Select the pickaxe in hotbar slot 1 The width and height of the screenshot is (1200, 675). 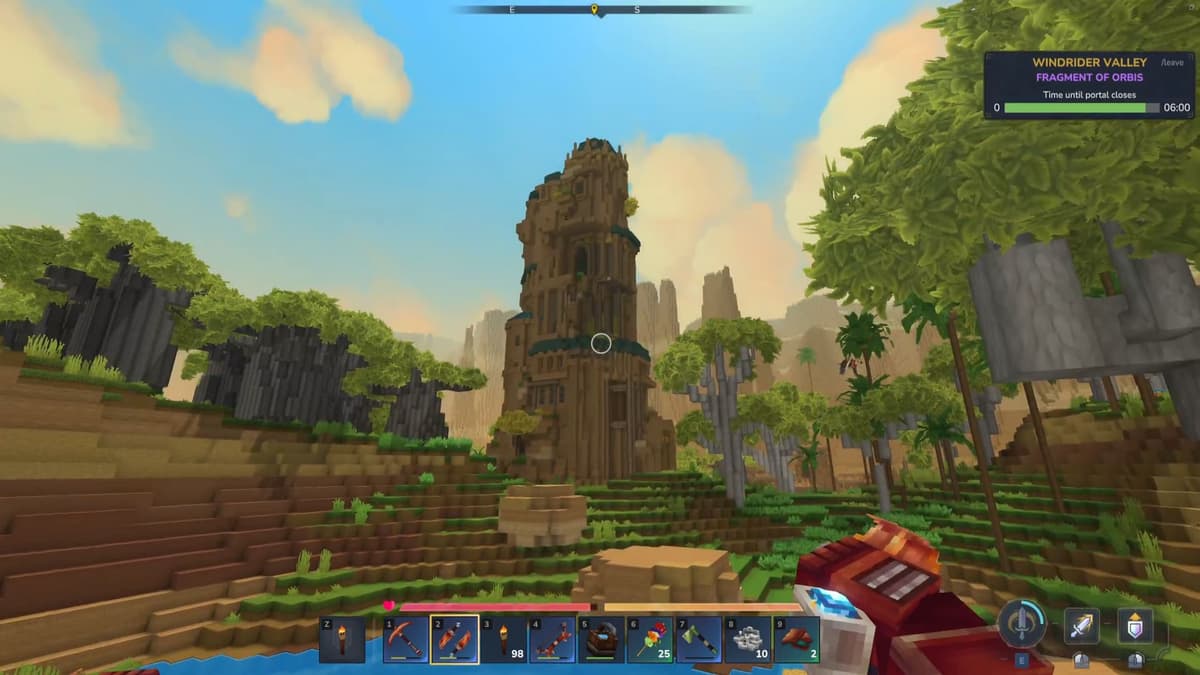click(x=406, y=640)
